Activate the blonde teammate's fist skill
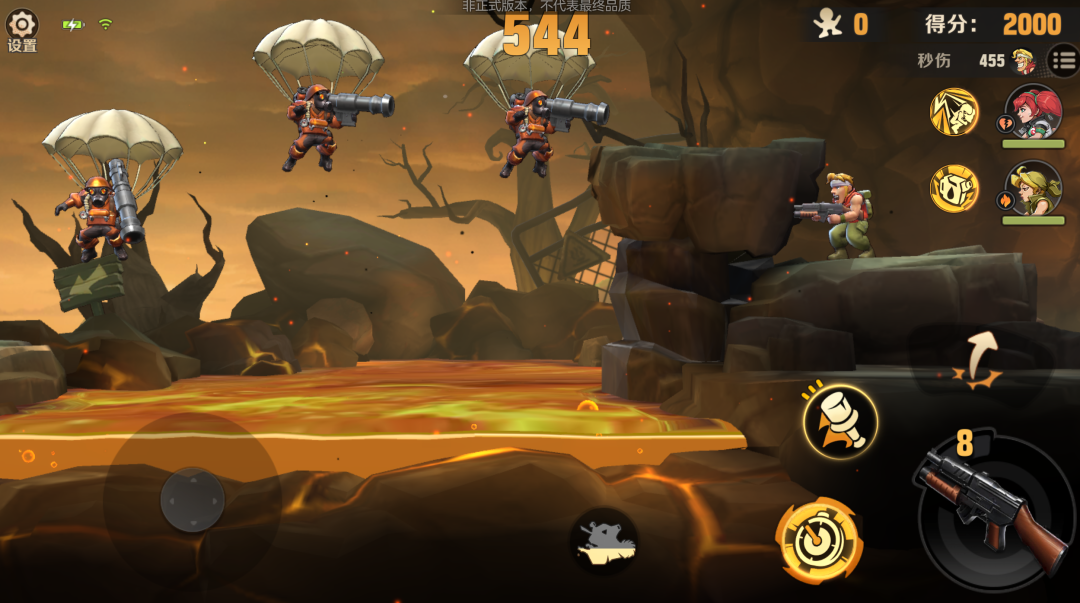 point(954,188)
